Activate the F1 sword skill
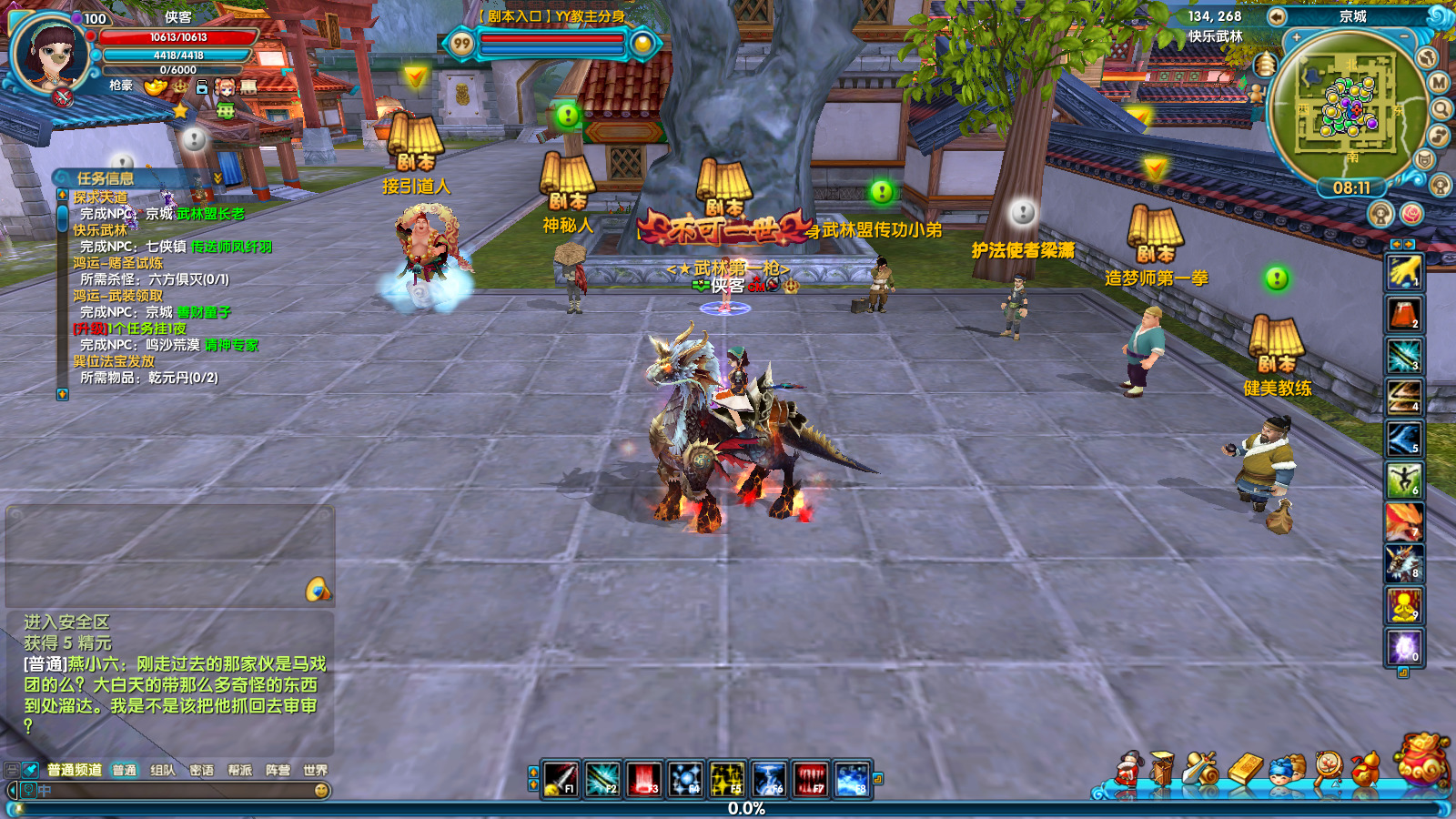1456x819 pixels. click(x=560, y=779)
